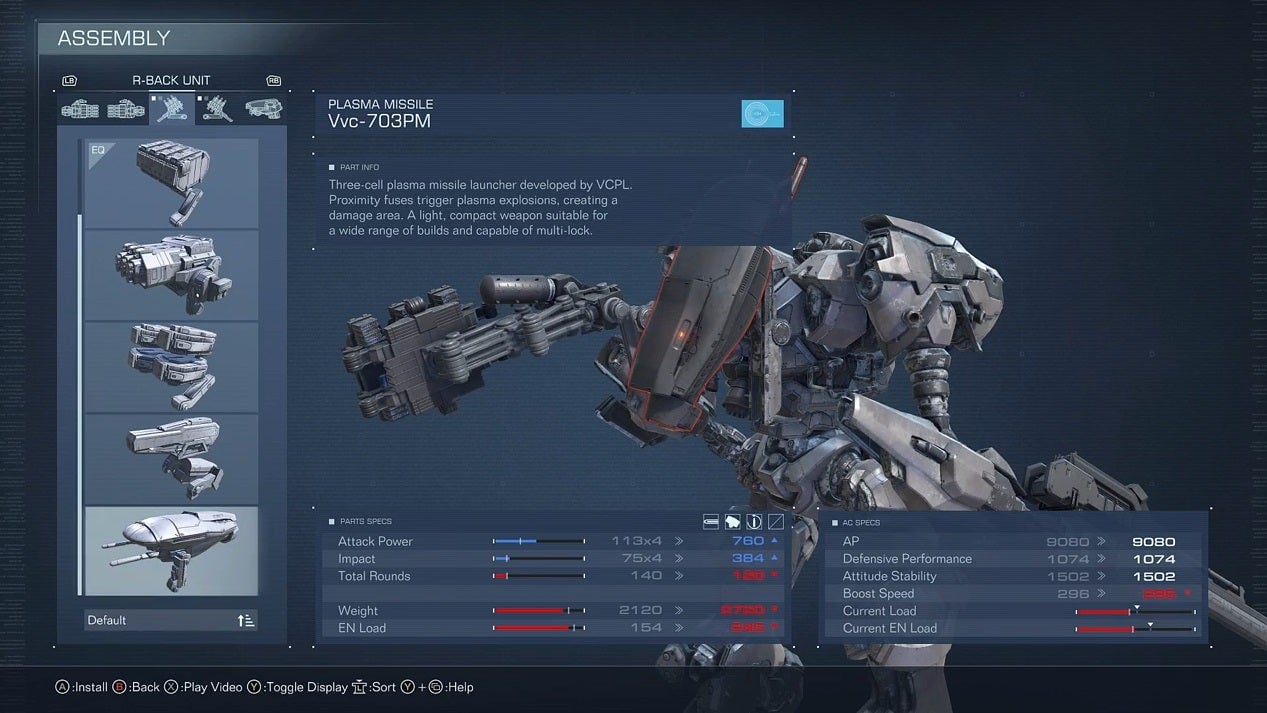The height and width of the screenshot is (713, 1267).
Task: Switch to the currently active missile launcher tab
Action: click(172, 108)
